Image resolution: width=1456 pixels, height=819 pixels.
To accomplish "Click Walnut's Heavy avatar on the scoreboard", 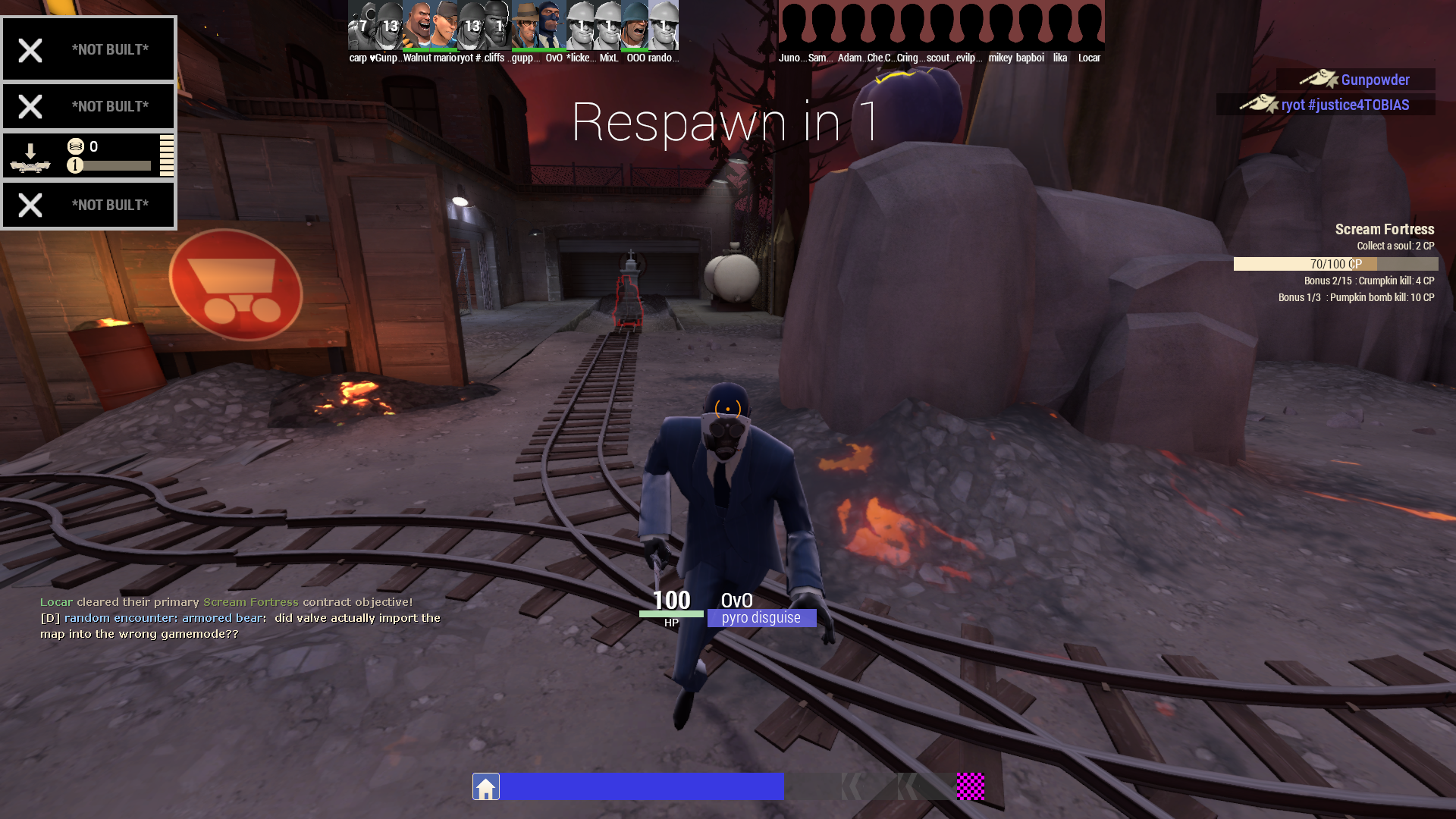I will 416,25.
